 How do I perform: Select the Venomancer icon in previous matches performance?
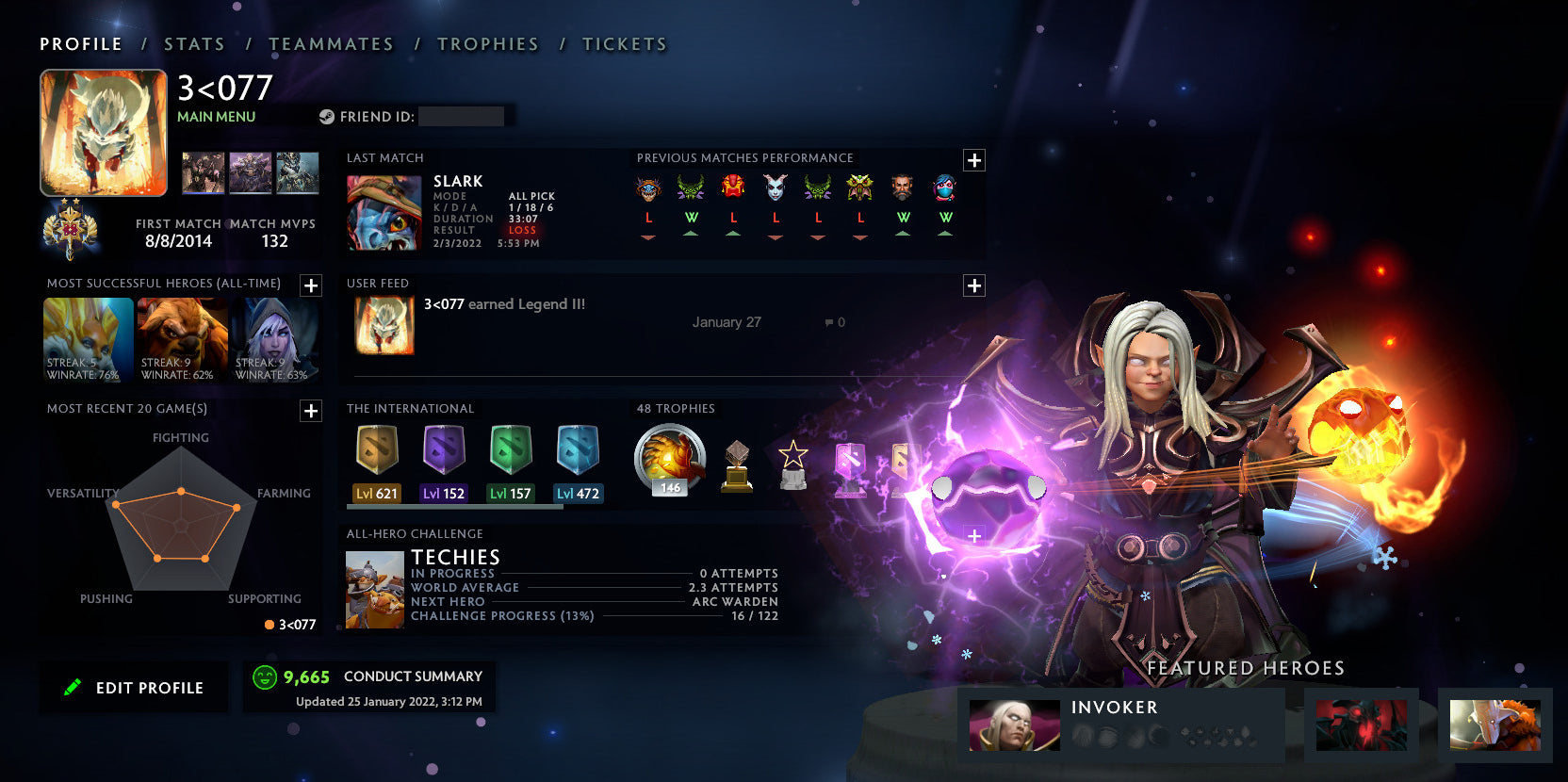click(691, 188)
